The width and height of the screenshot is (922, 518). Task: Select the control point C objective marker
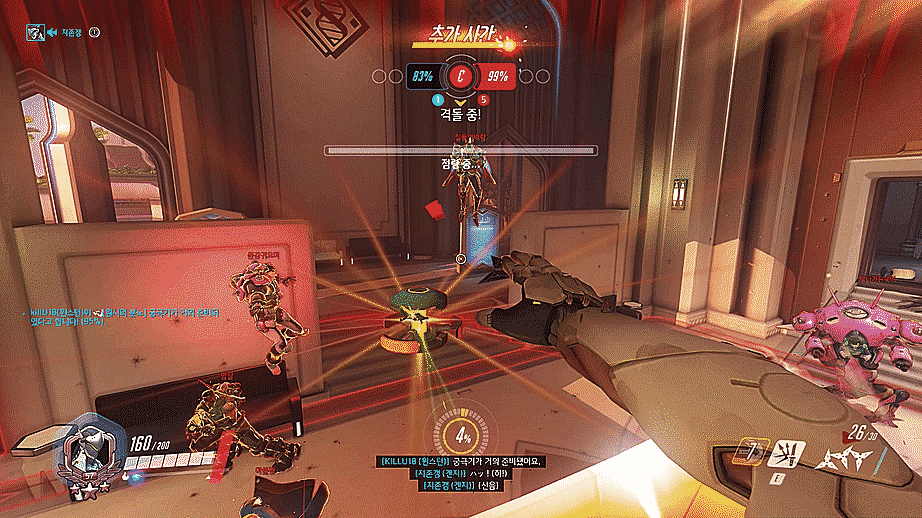(461, 76)
